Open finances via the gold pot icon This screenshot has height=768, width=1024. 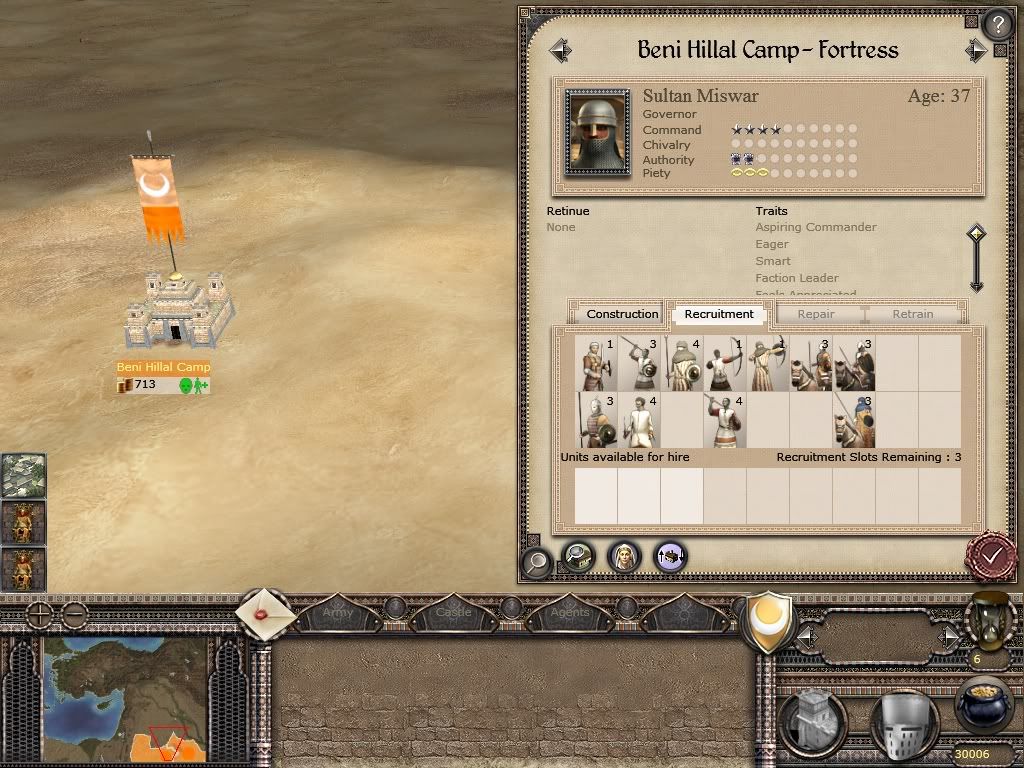(982, 708)
